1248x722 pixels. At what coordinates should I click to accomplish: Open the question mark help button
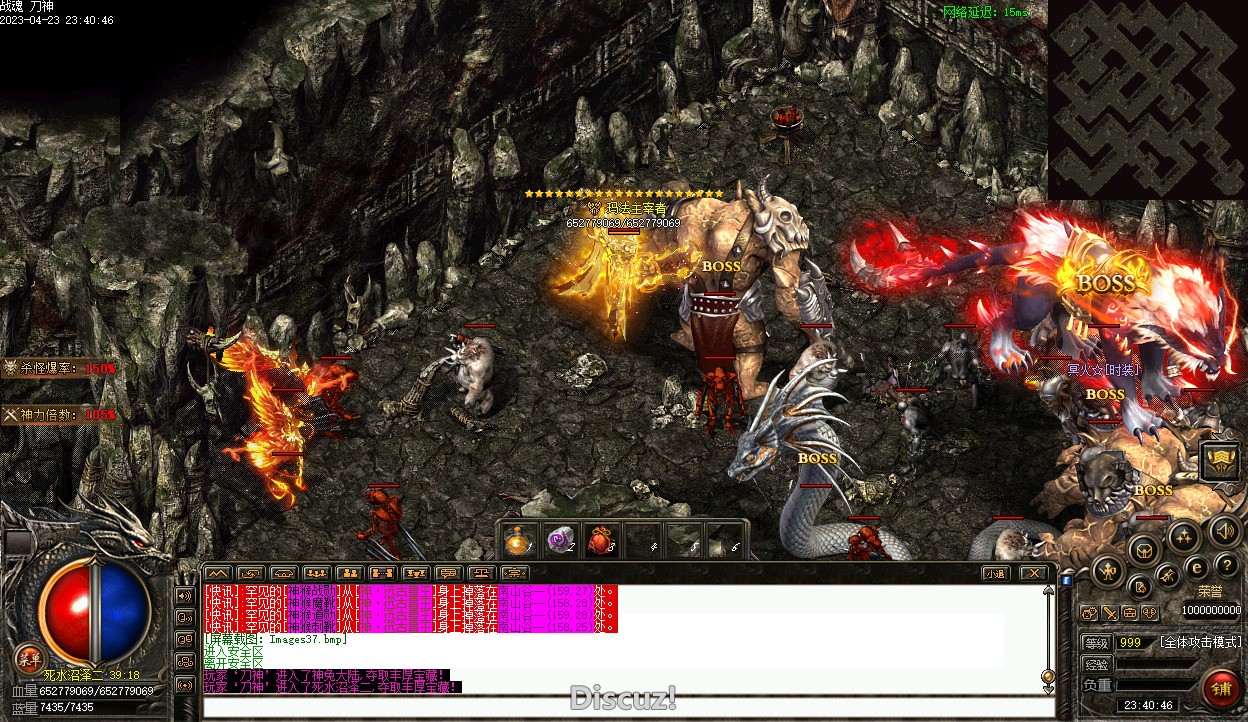click(x=1226, y=567)
